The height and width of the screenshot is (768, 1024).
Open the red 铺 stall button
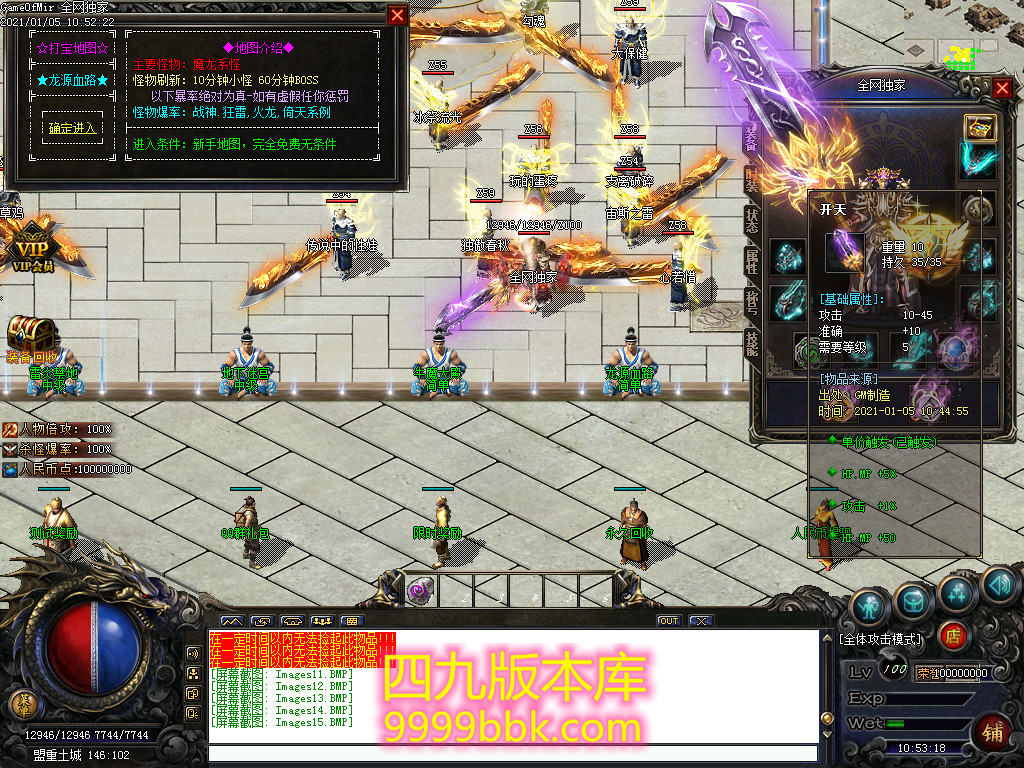coord(993,732)
